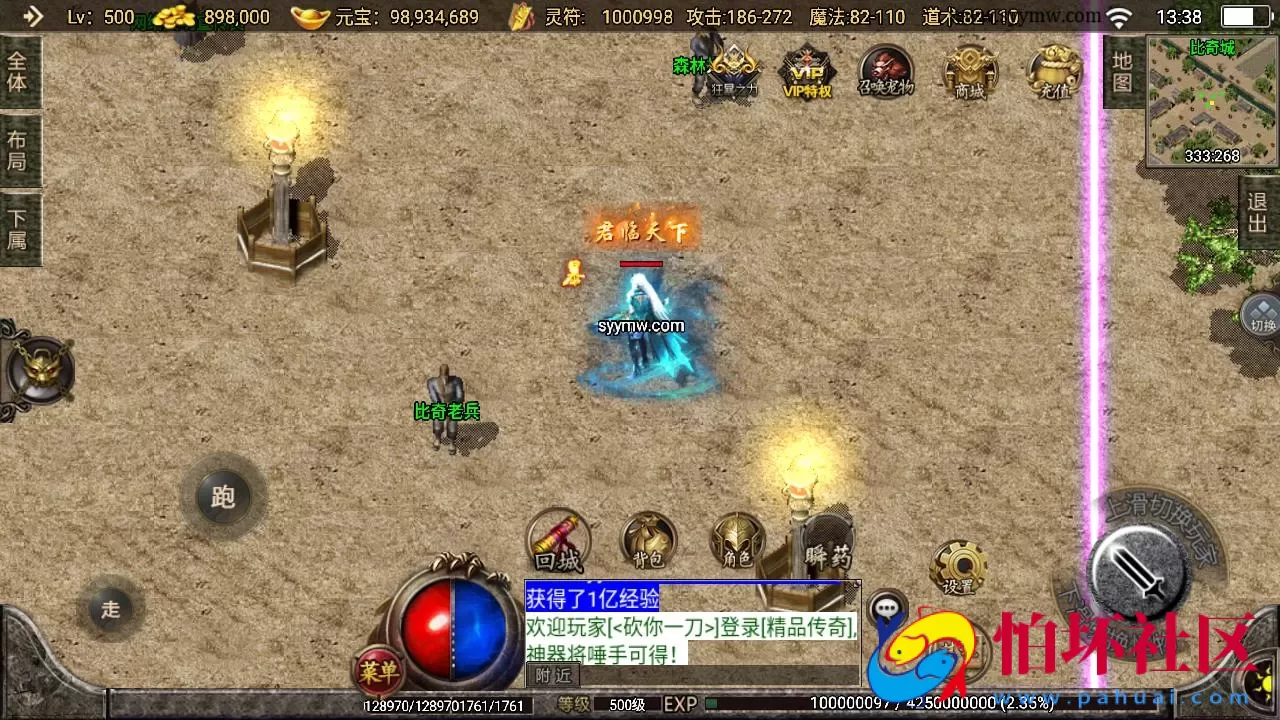Open the 商城 in-game mall
This screenshot has width=1280, height=720.
tap(970, 73)
